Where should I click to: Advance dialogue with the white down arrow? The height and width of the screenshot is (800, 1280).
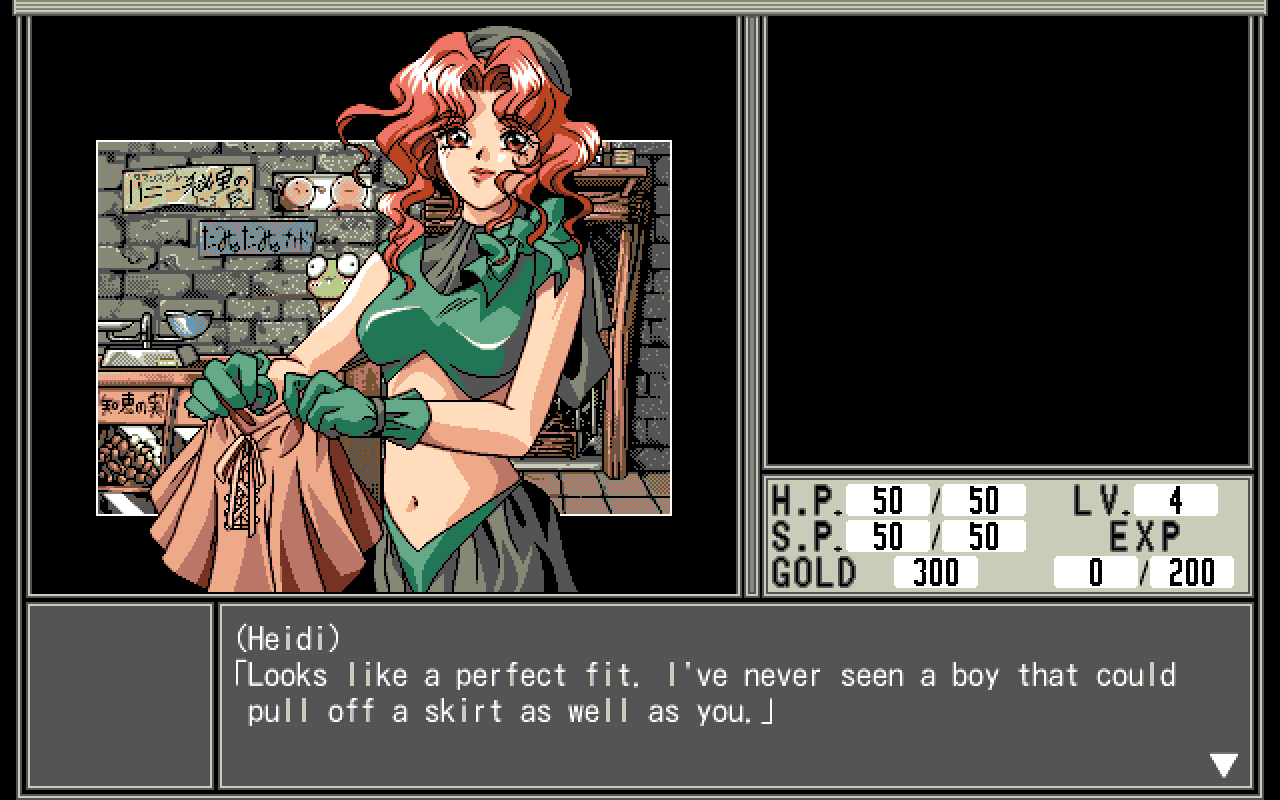pos(1224,765)
